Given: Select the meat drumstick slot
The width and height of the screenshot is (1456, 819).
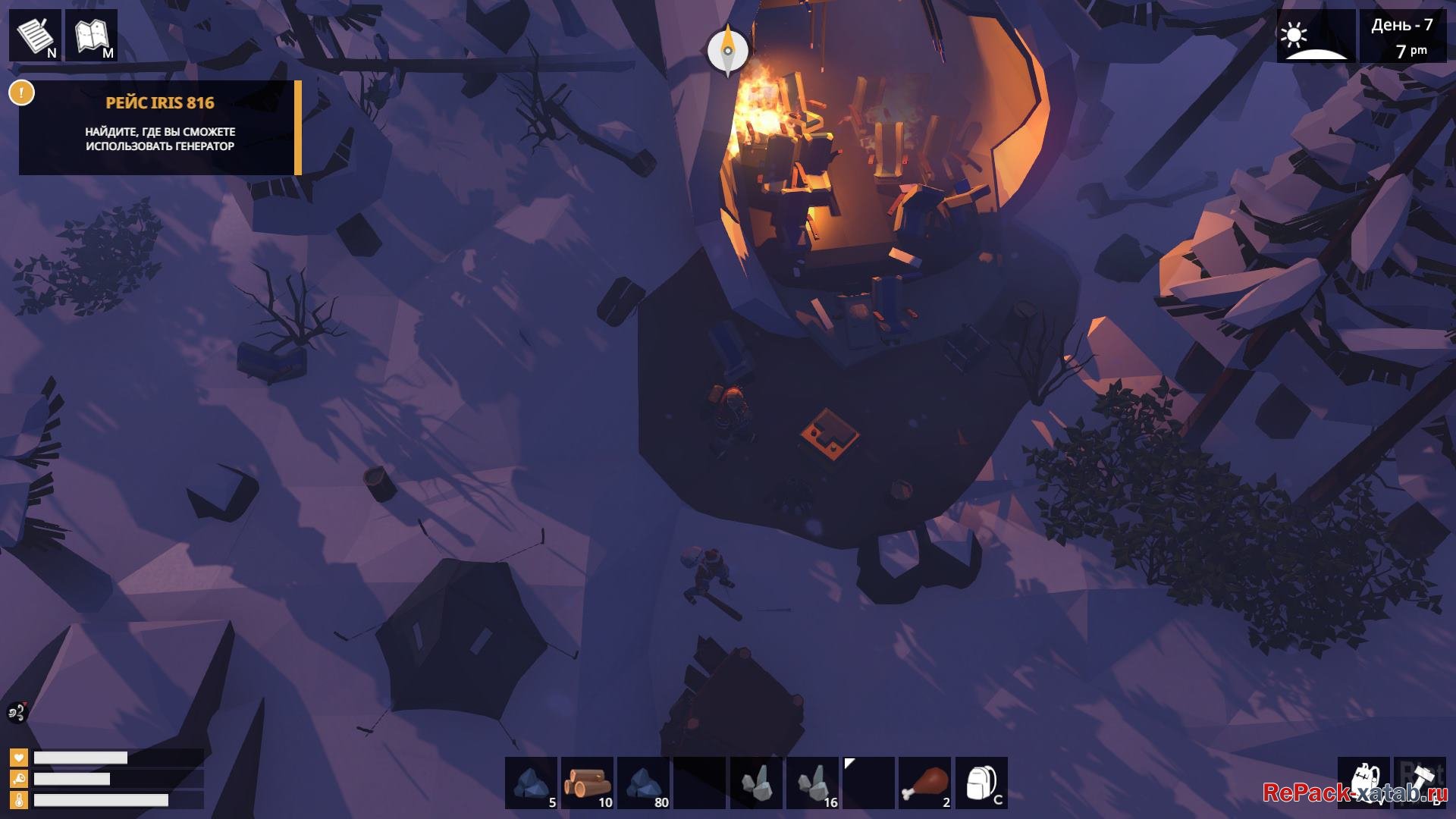Looking at the screenshot, I should pos(924,783).
